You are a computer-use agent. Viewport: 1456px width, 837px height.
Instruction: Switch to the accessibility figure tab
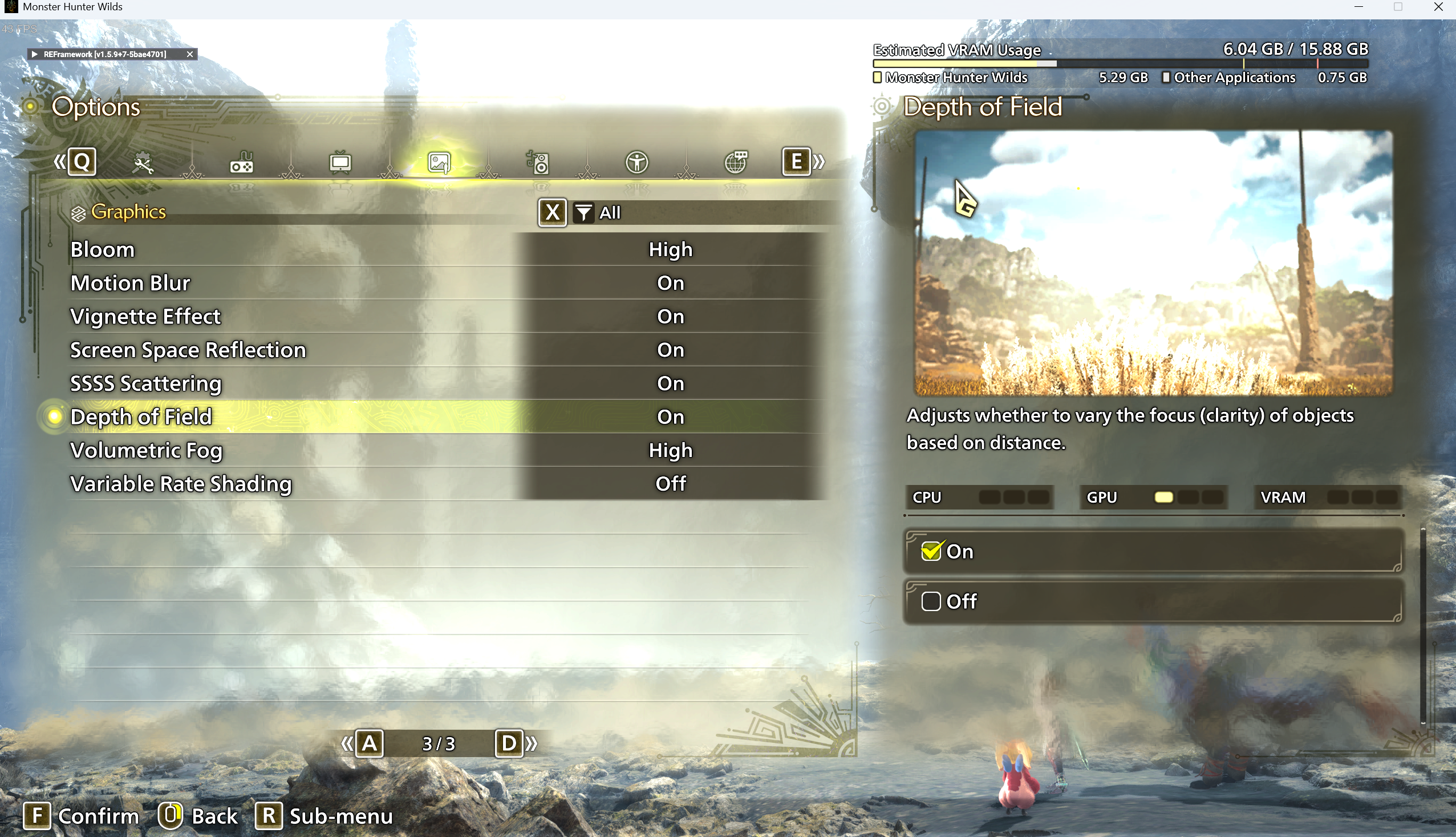point(636,163)
